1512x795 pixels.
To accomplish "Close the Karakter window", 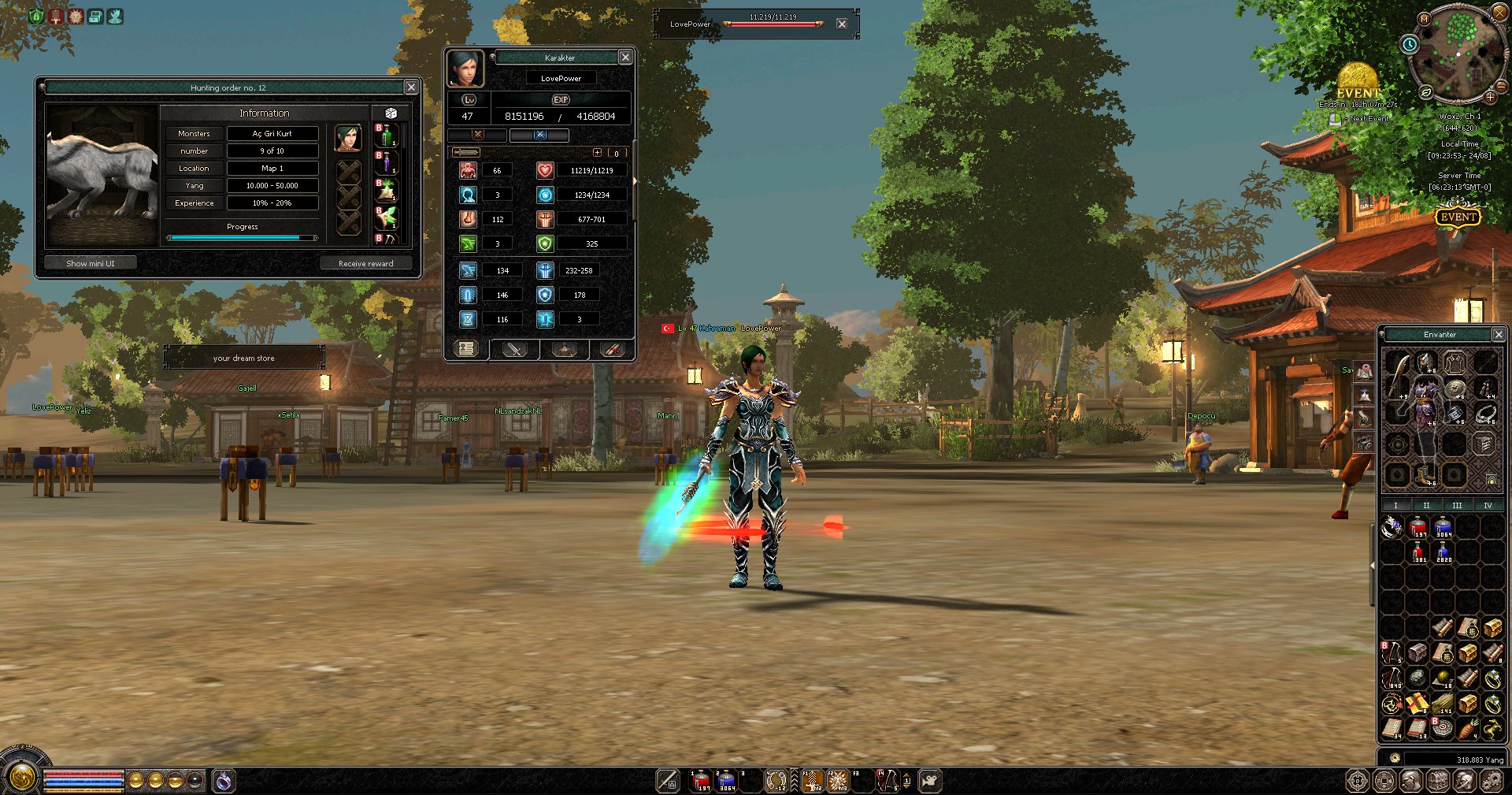I will (x=625, y=57).
